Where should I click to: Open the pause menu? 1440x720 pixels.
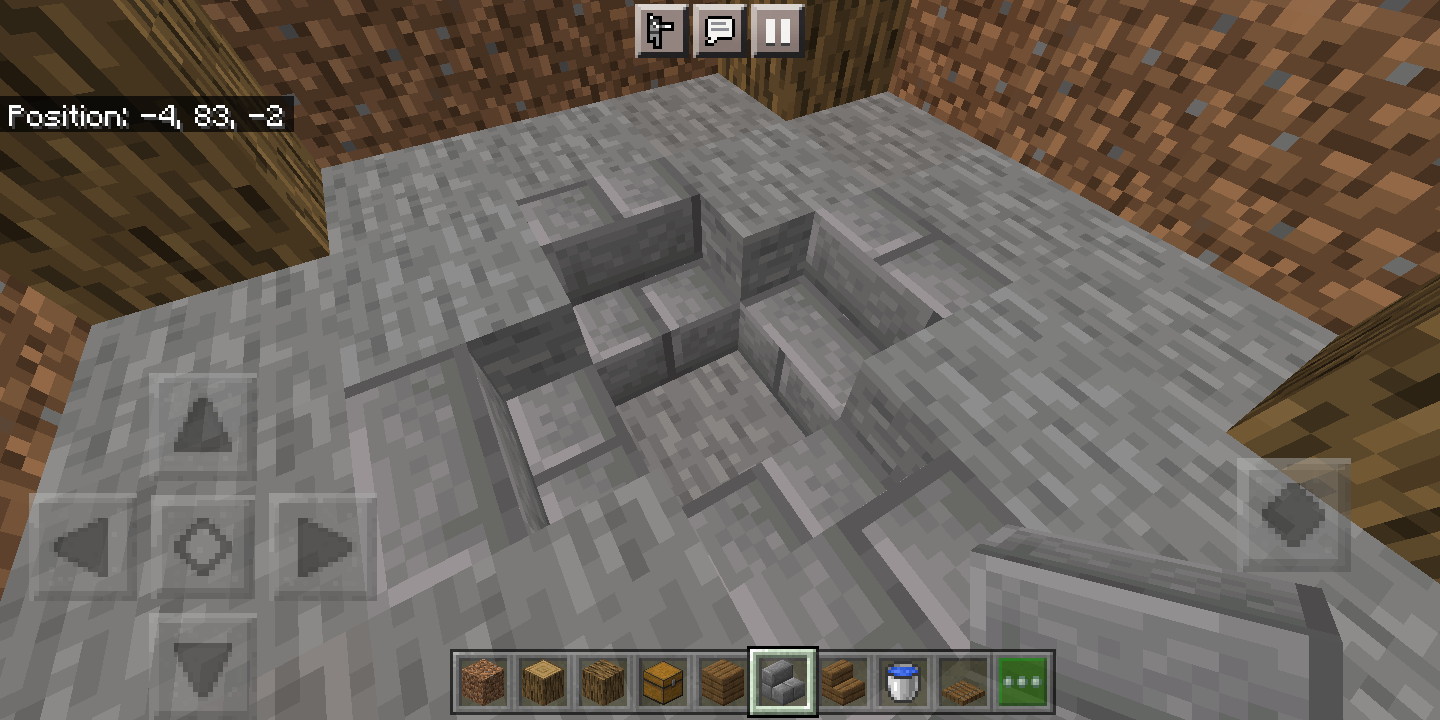(778, 31)
